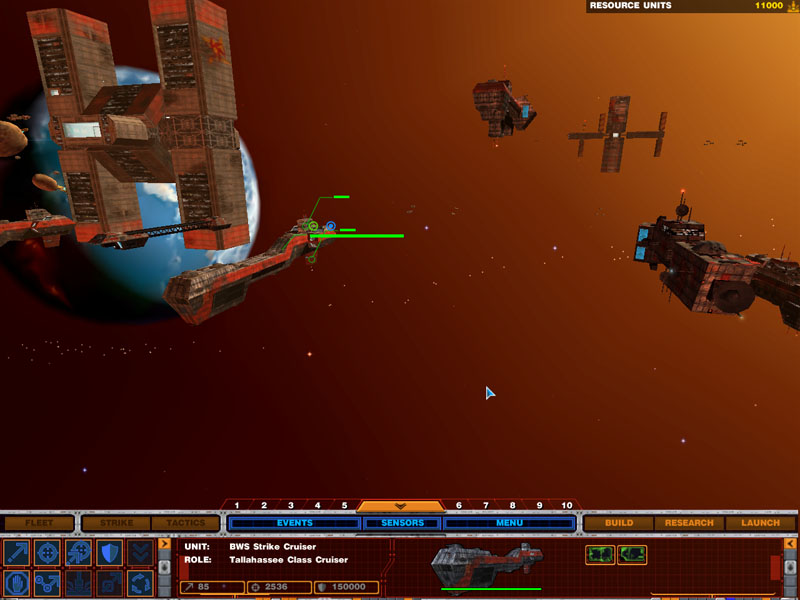Select control group 5 tab
This screenshot has height=600, width=800.
[x=345, y=506]
